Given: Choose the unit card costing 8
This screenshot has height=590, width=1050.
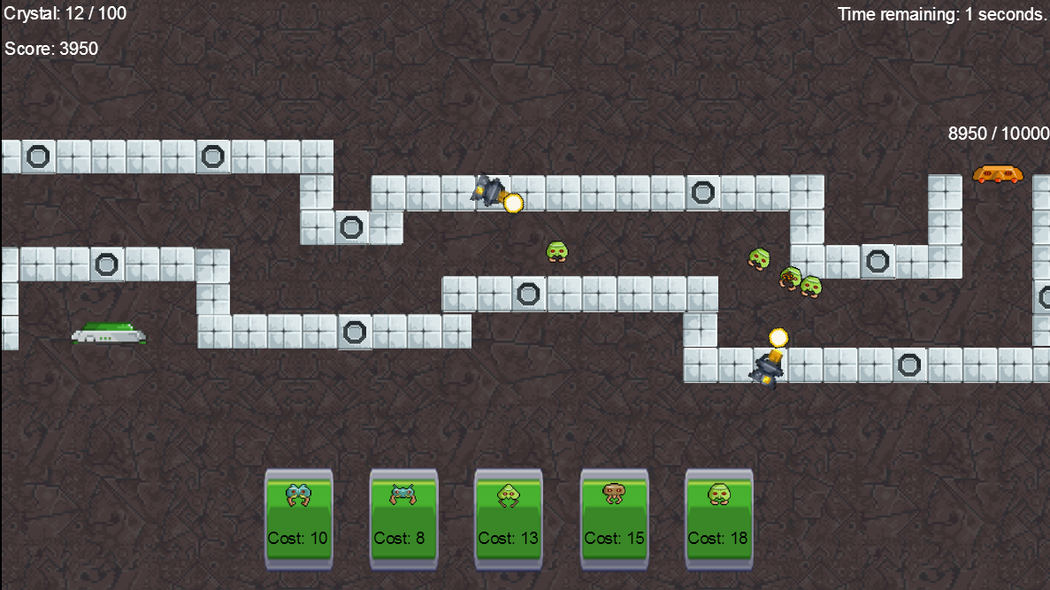Looking at the screenshot, I should tap(403, 518).
